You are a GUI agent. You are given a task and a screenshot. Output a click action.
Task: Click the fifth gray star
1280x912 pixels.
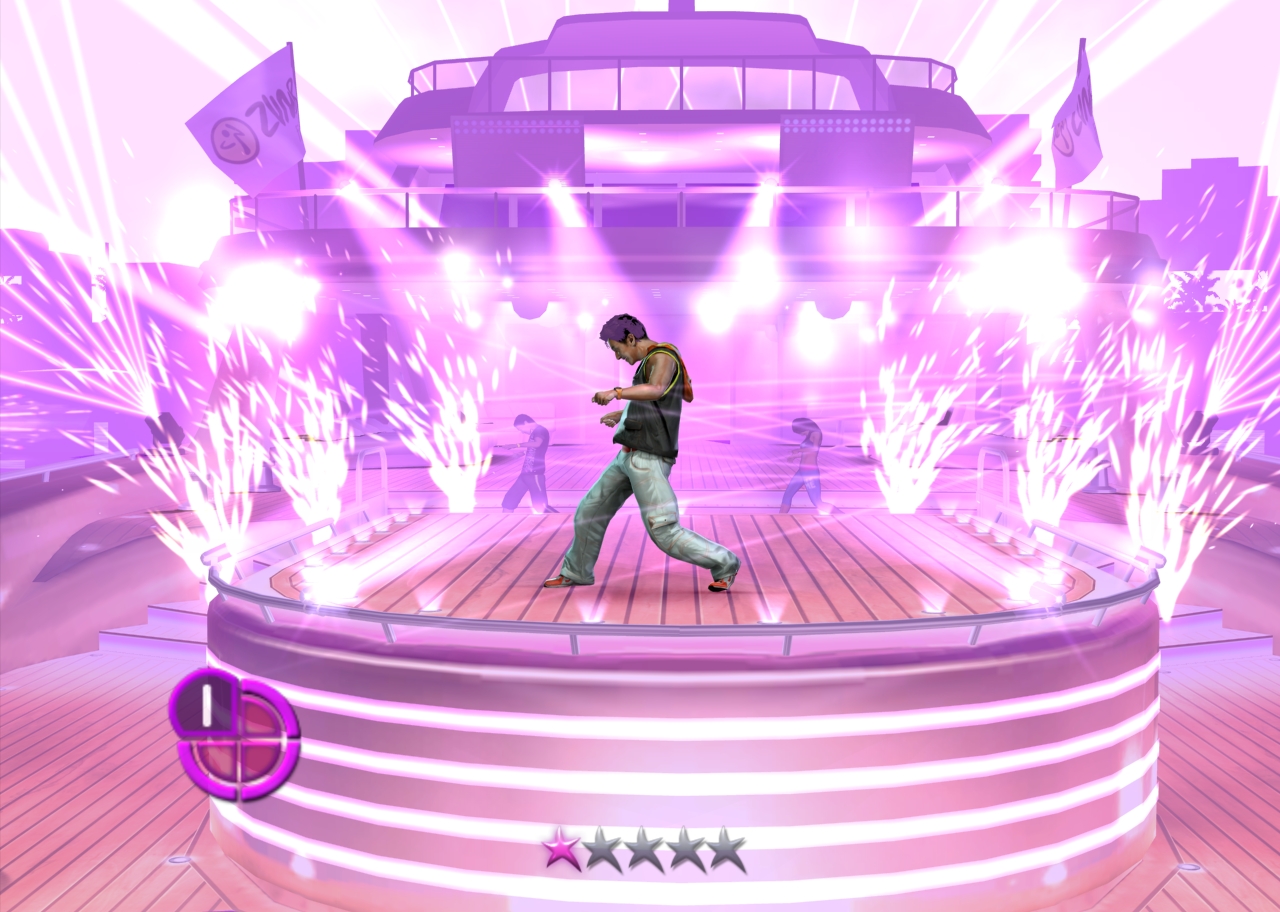point(727,847)
